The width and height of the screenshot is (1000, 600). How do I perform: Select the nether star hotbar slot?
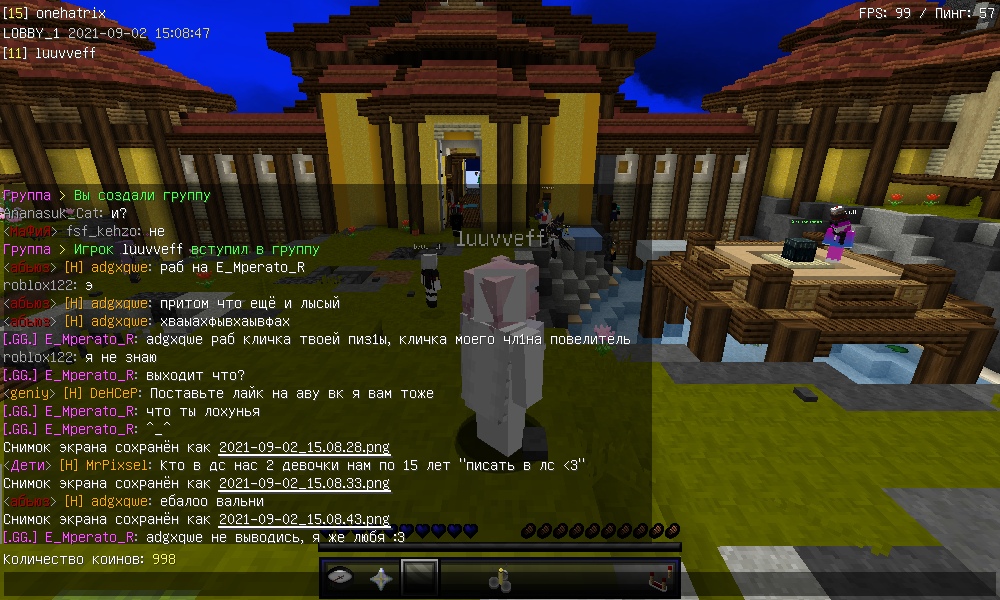pyautogui.click(x=380, y=578)
